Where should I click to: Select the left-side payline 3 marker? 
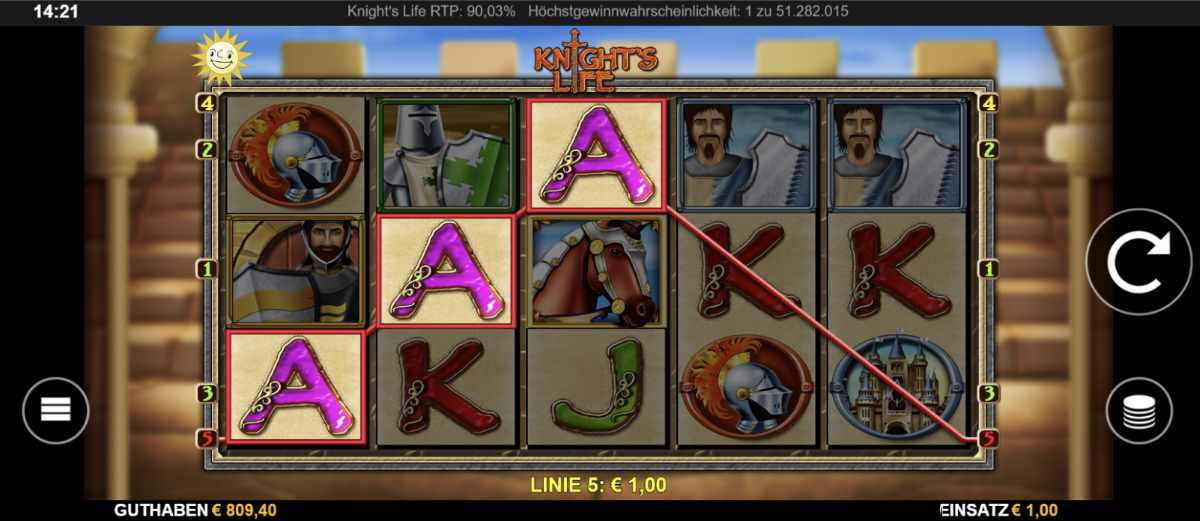click(x=208, y=393)
